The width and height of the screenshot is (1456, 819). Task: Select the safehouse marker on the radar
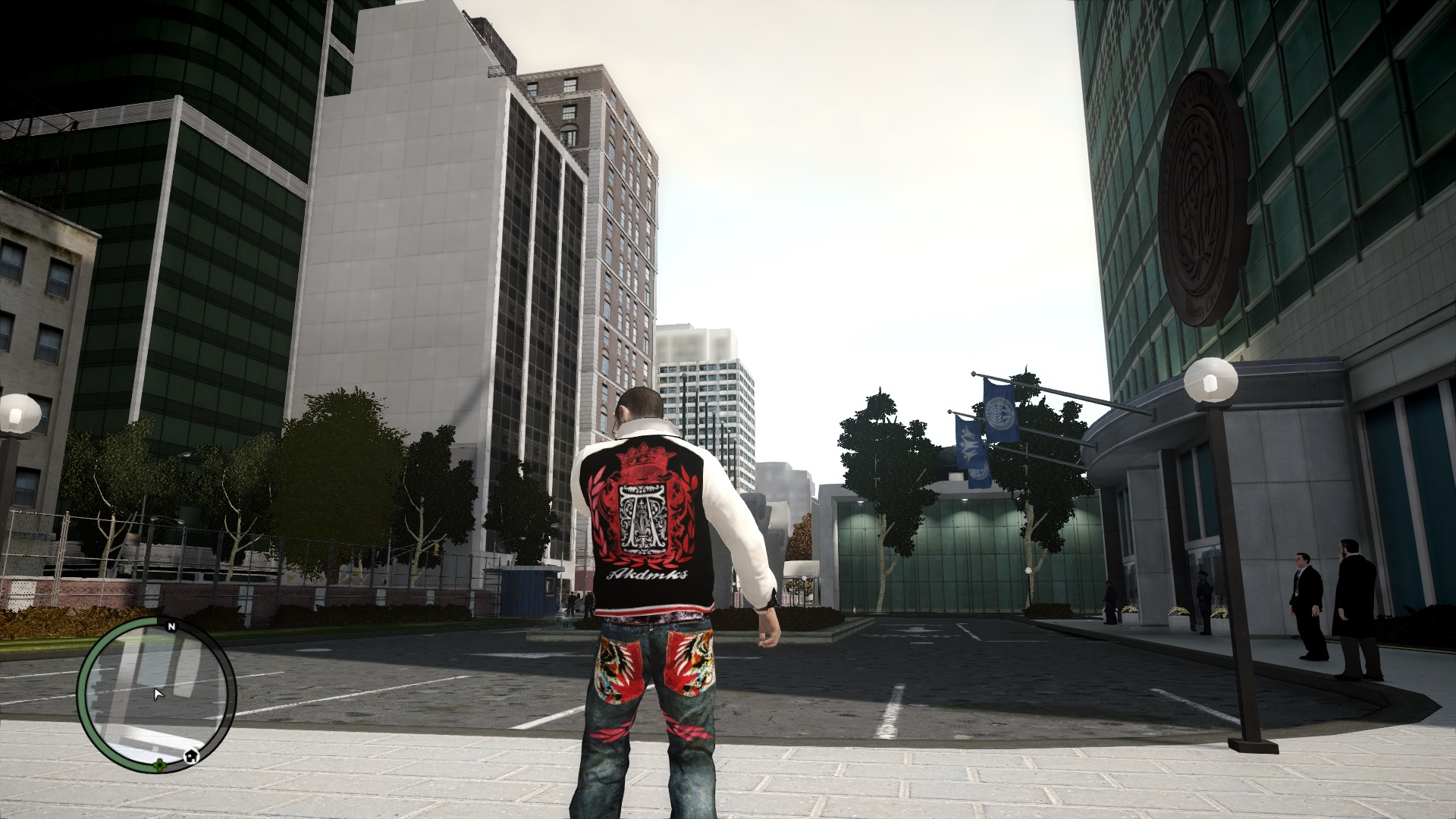pyautogui.click(x=192, y=755)
